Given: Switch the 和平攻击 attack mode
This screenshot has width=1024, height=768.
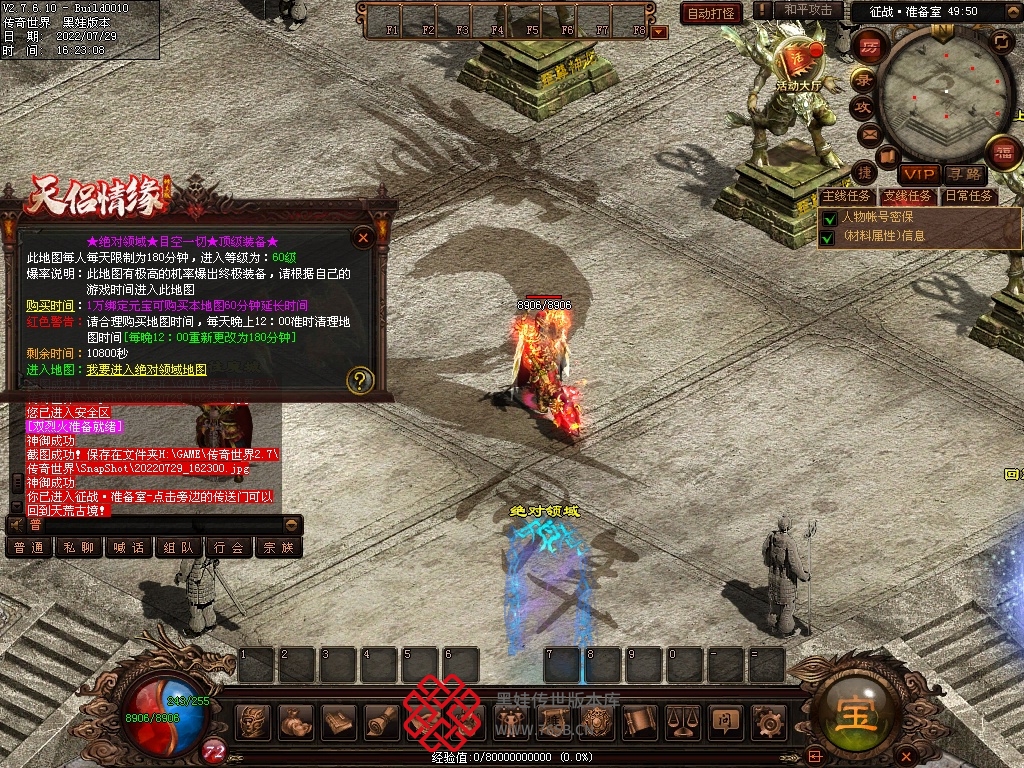Looking at the screenshot, I should [808, 10].
